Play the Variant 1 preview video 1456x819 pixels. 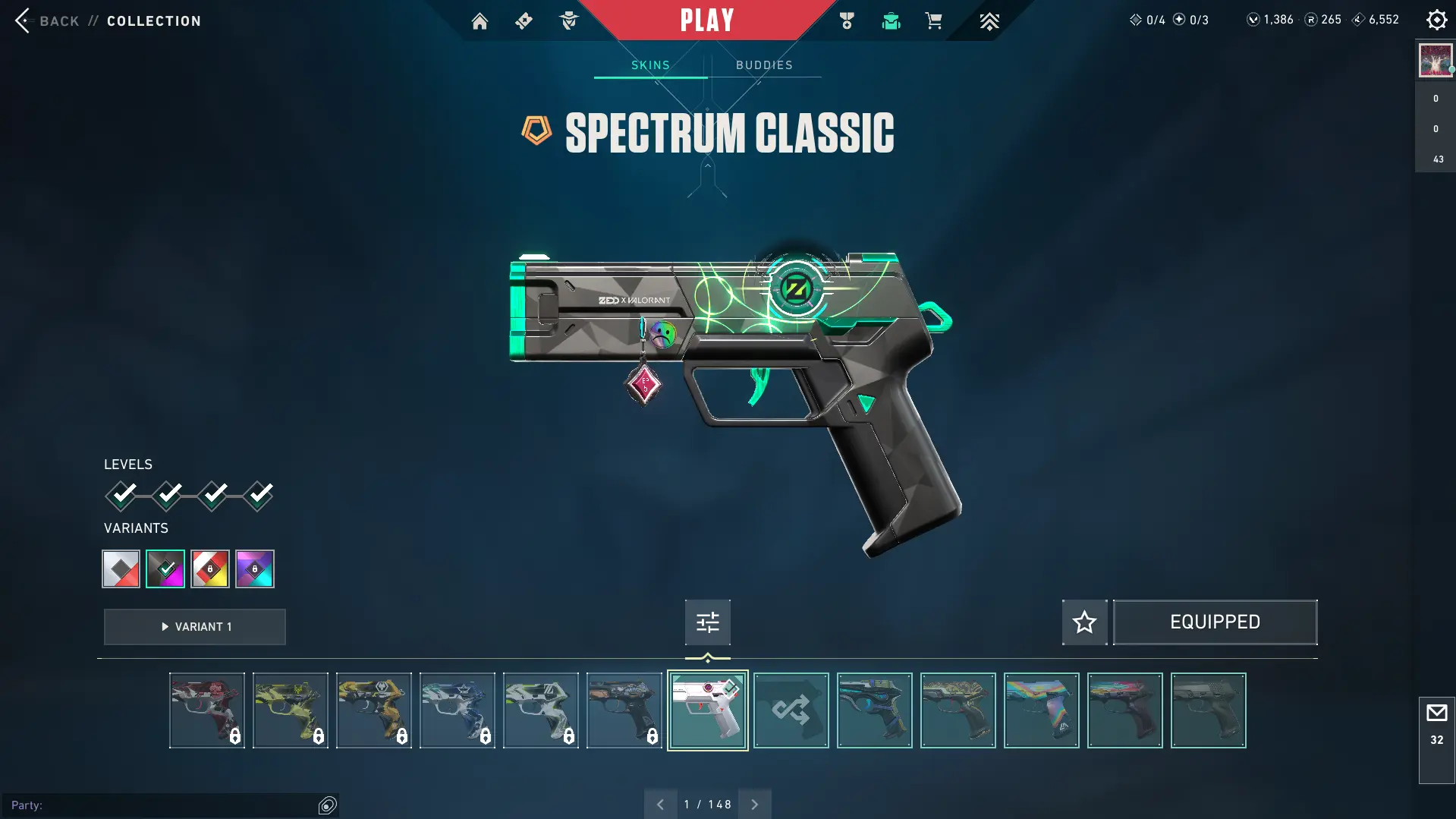tap(195, 627)
